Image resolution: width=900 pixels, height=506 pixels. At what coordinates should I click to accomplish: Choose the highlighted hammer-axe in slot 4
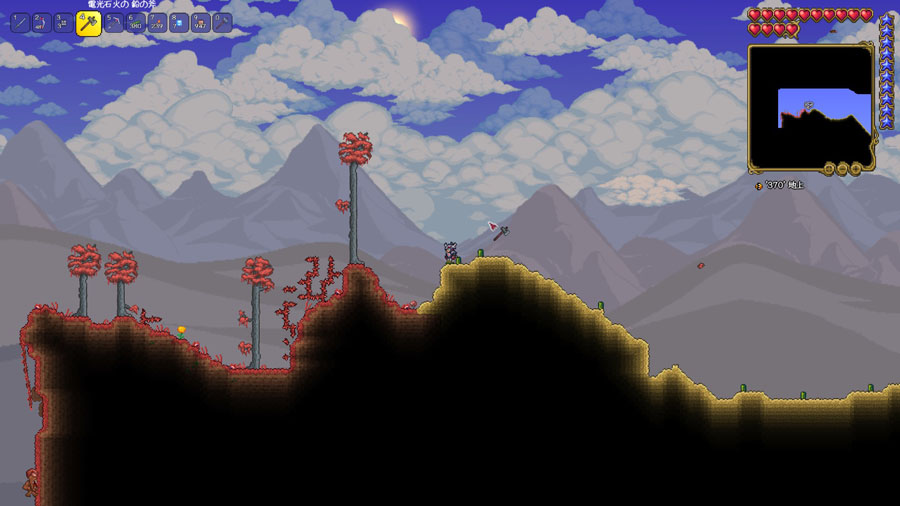coord(89,23)
